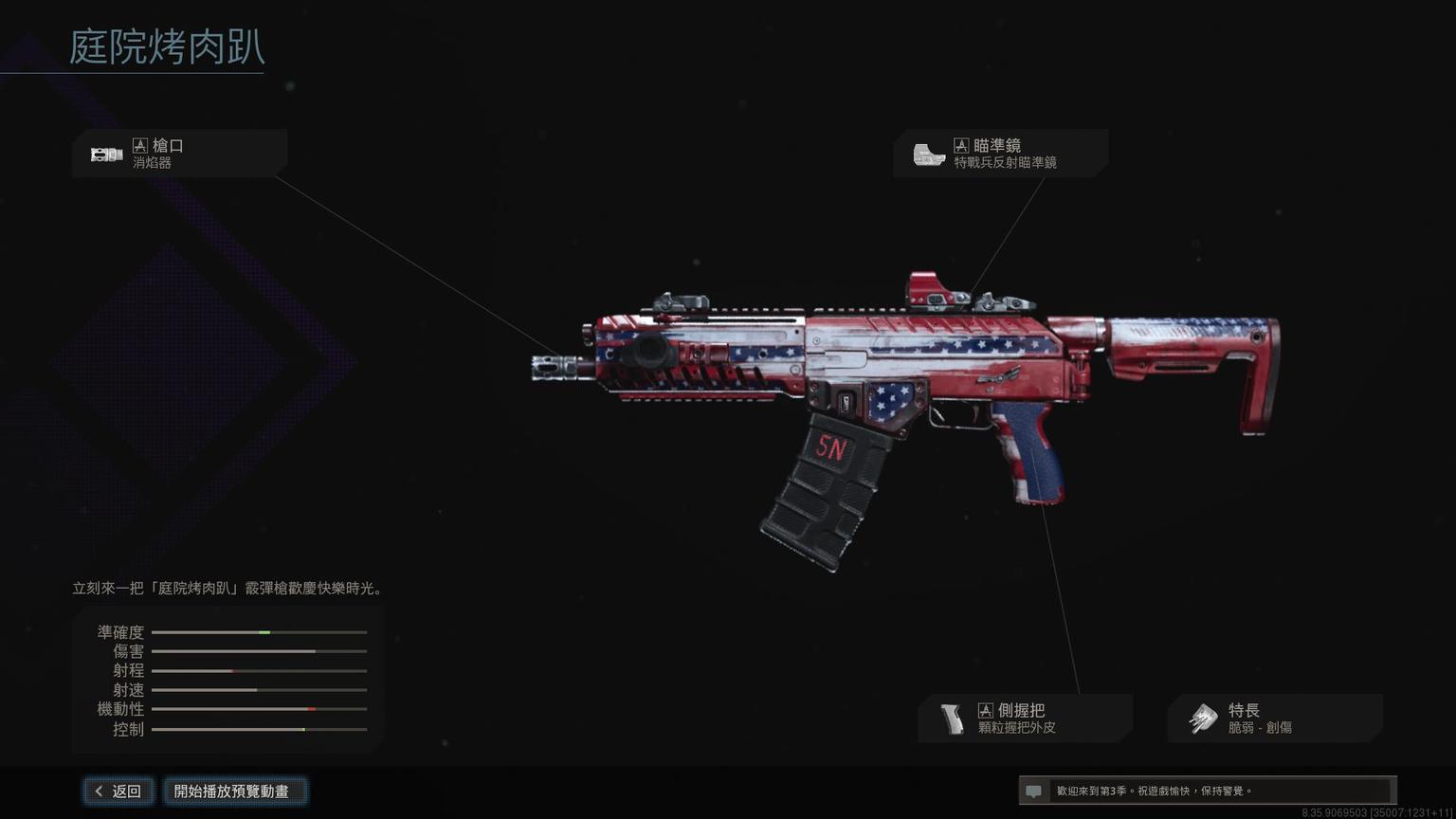Choose the 側握把 grip attachment slot
This screenshot has height=819, width=1456.
(x=1024, y=719)
